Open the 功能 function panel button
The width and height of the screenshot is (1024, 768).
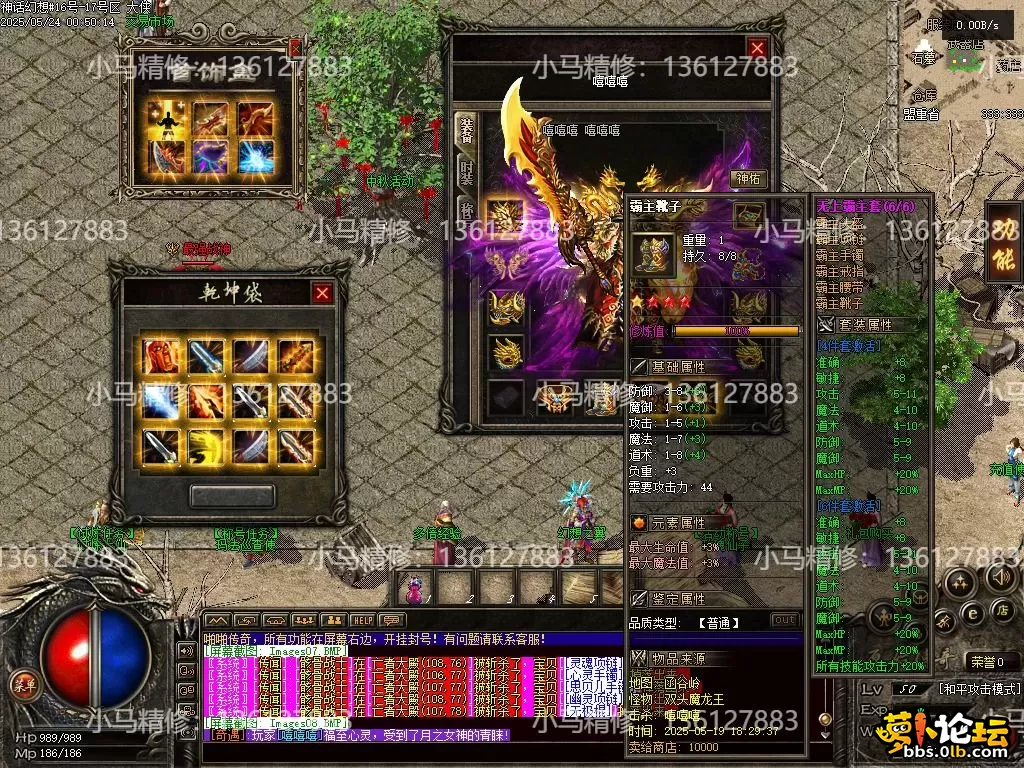tap(1002, 241)
